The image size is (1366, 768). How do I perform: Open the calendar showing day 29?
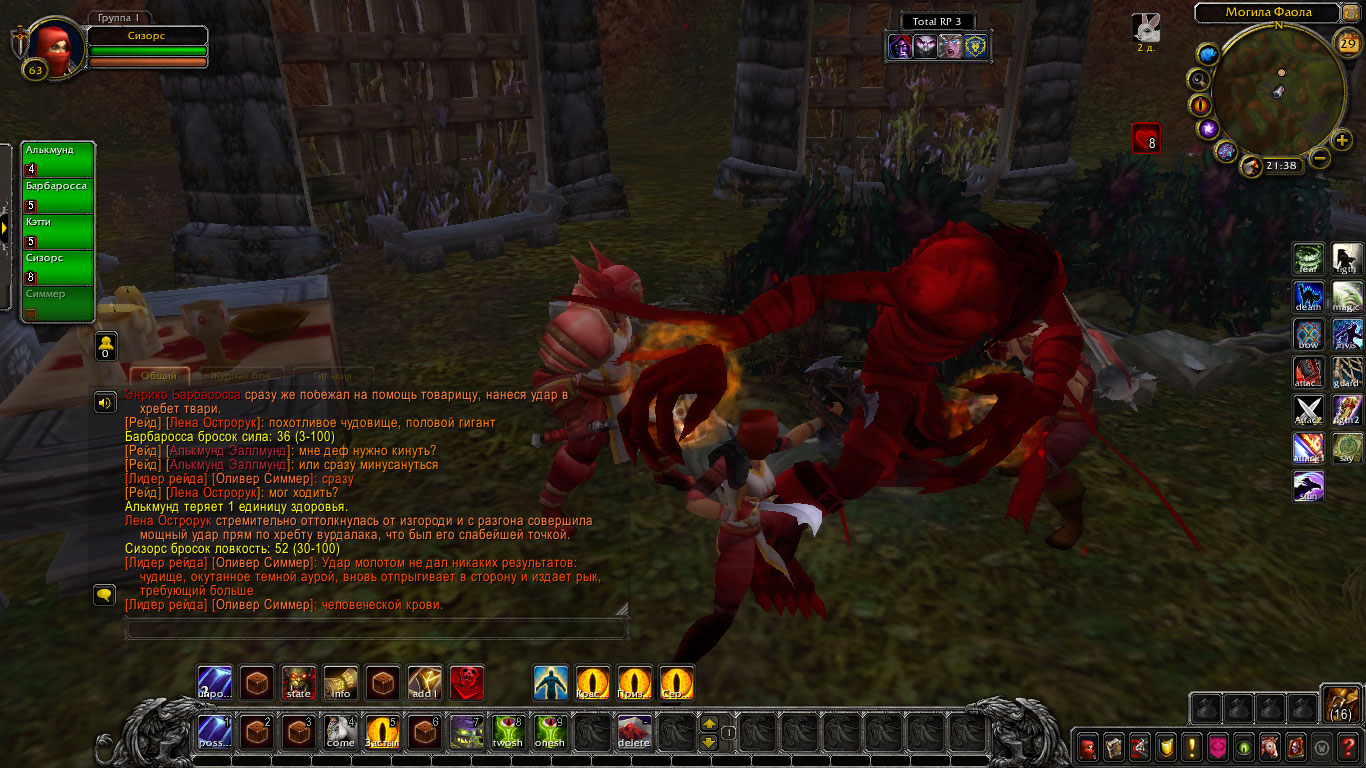1347,43
